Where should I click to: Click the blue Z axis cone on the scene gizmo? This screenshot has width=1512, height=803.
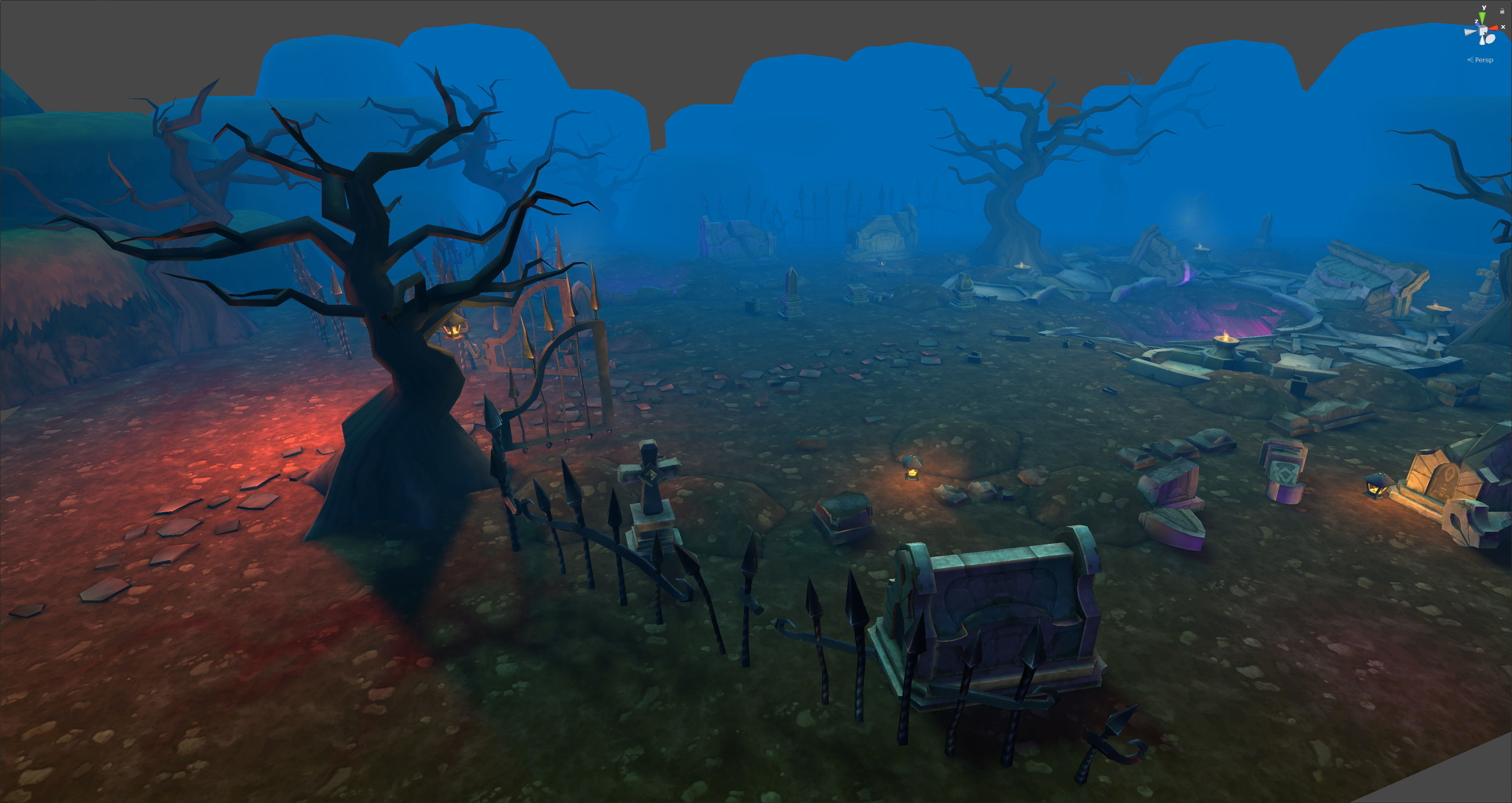click(1478, 25)
